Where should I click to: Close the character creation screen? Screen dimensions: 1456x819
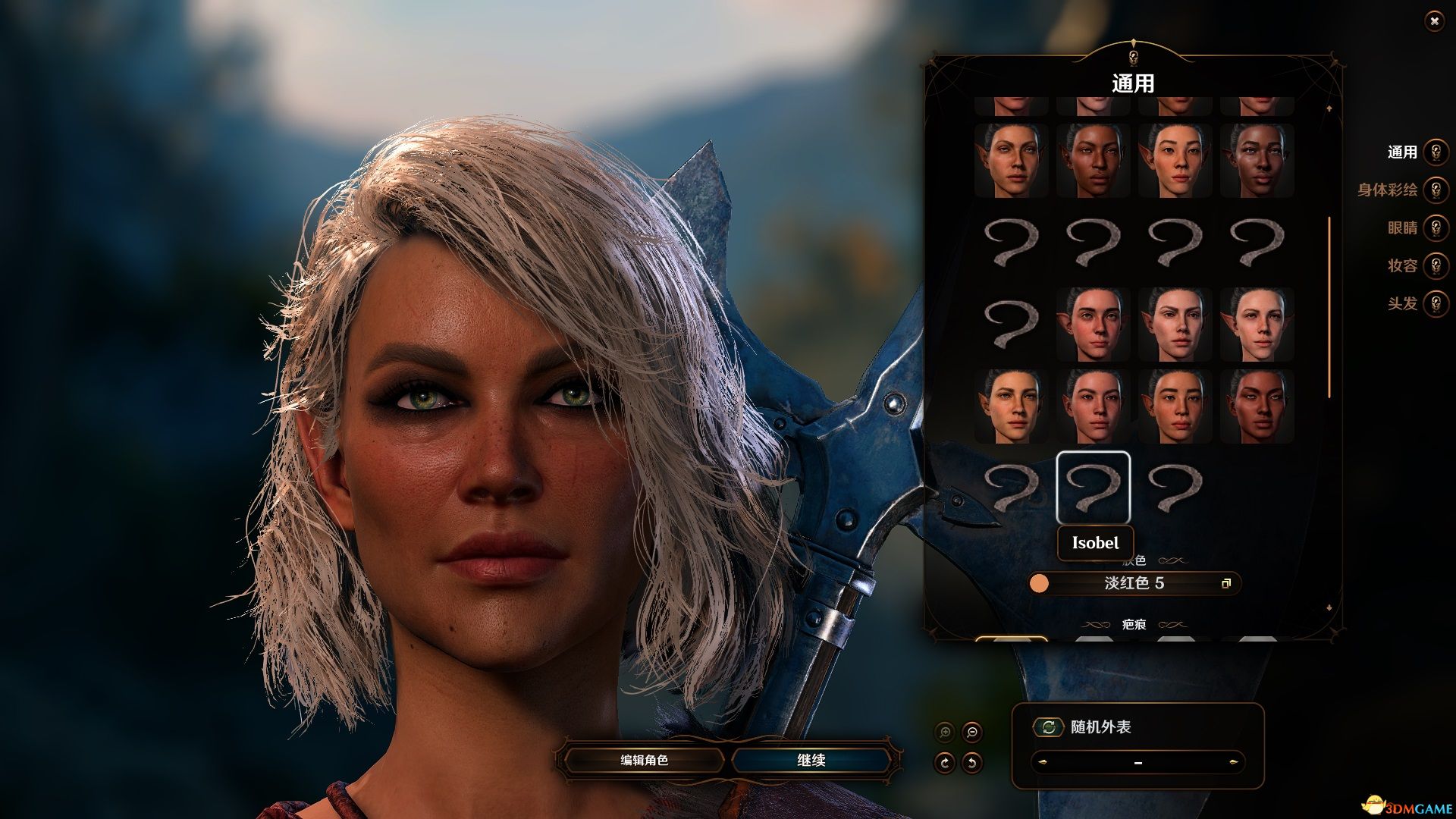click(x=1433, y=21)
